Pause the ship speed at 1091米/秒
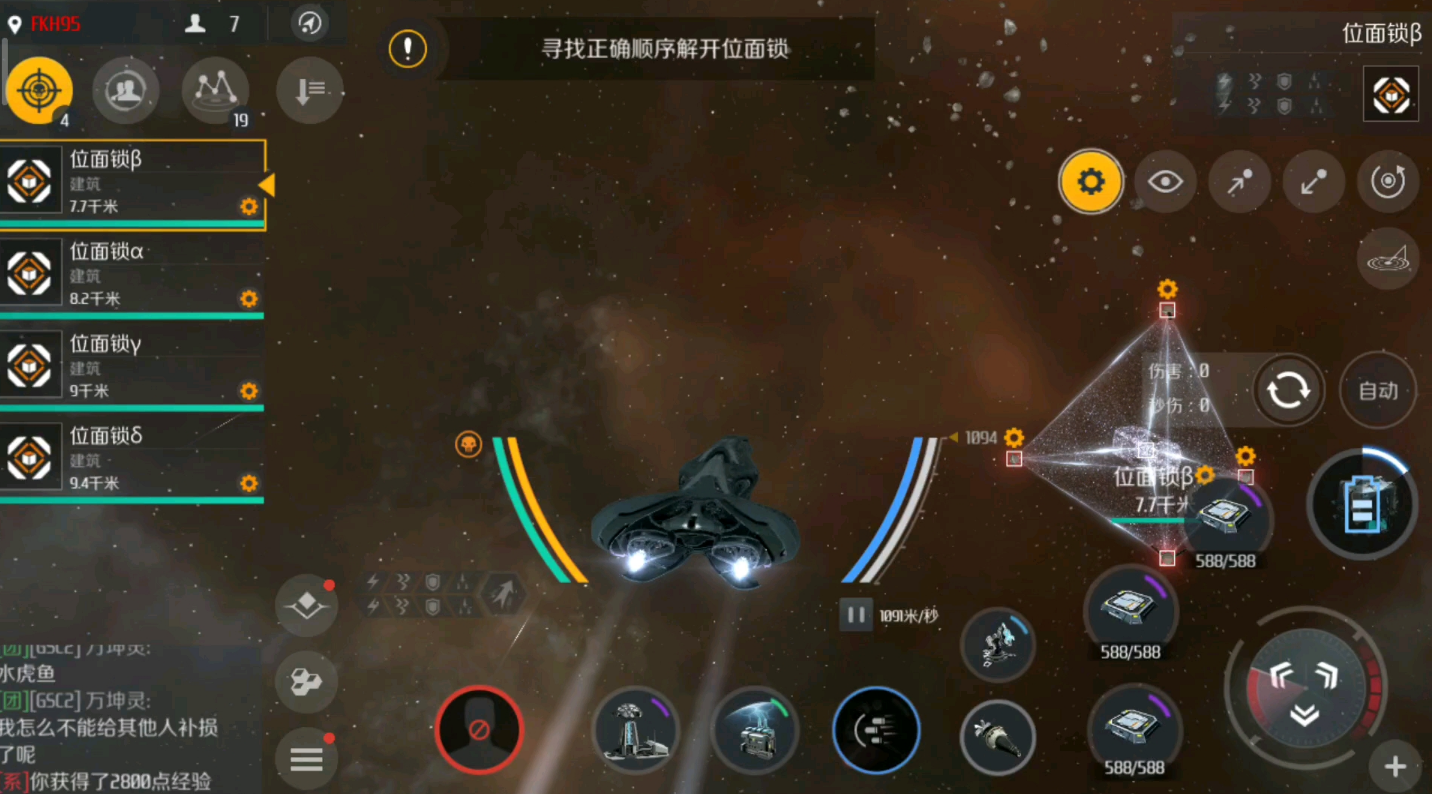 855,615
